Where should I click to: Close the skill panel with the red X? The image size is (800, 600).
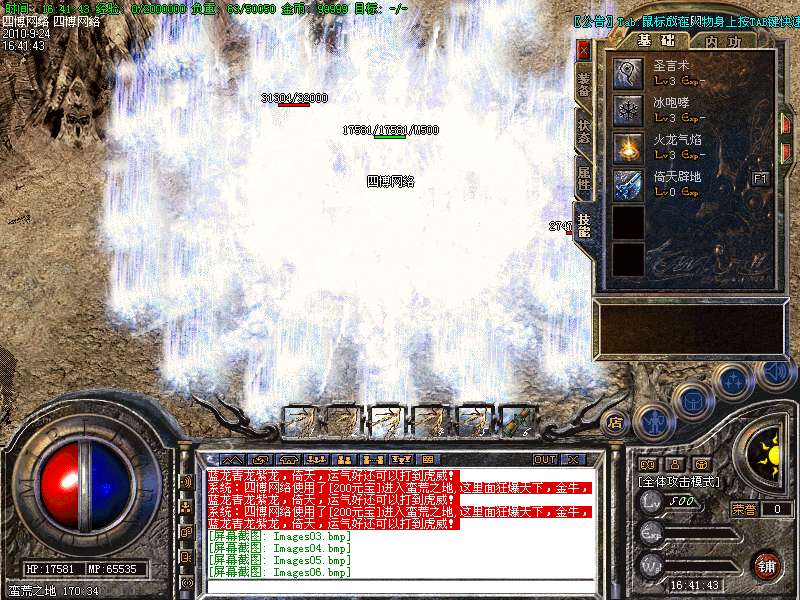pyautogui.click(x=584, y=49)
